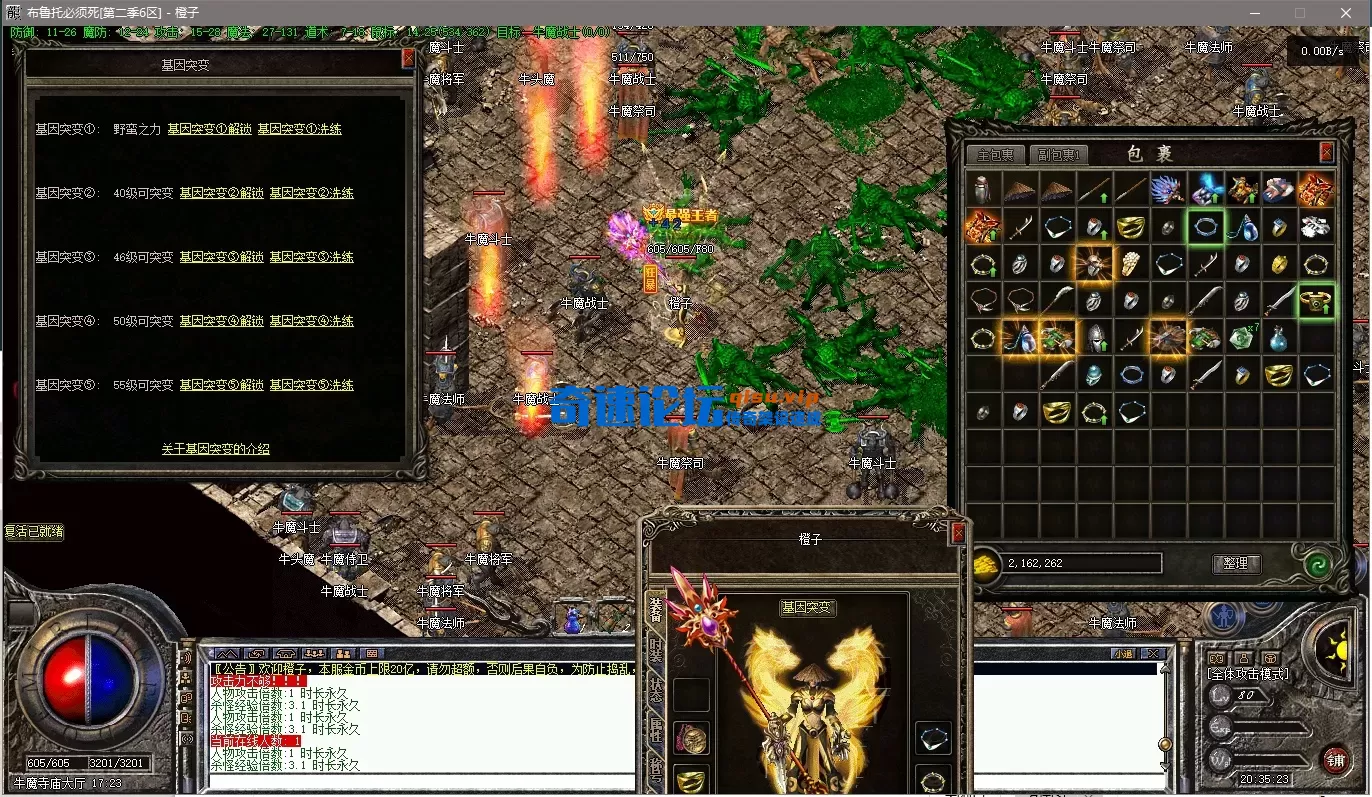Toggle the 全体攻击模式 attack mode
Screen dimensions: 1372x797
[x=1248, y=673]
